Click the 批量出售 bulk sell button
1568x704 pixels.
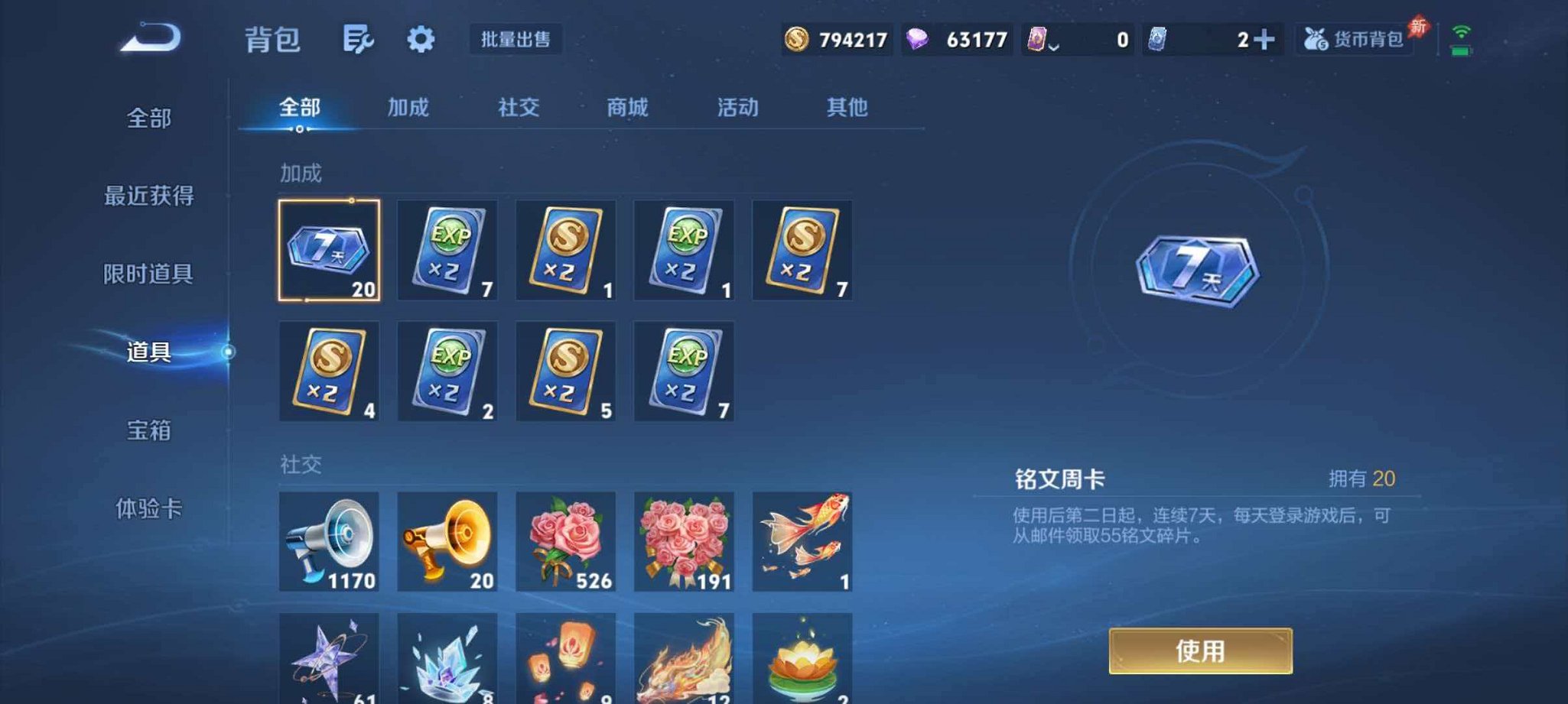(516, 39)
